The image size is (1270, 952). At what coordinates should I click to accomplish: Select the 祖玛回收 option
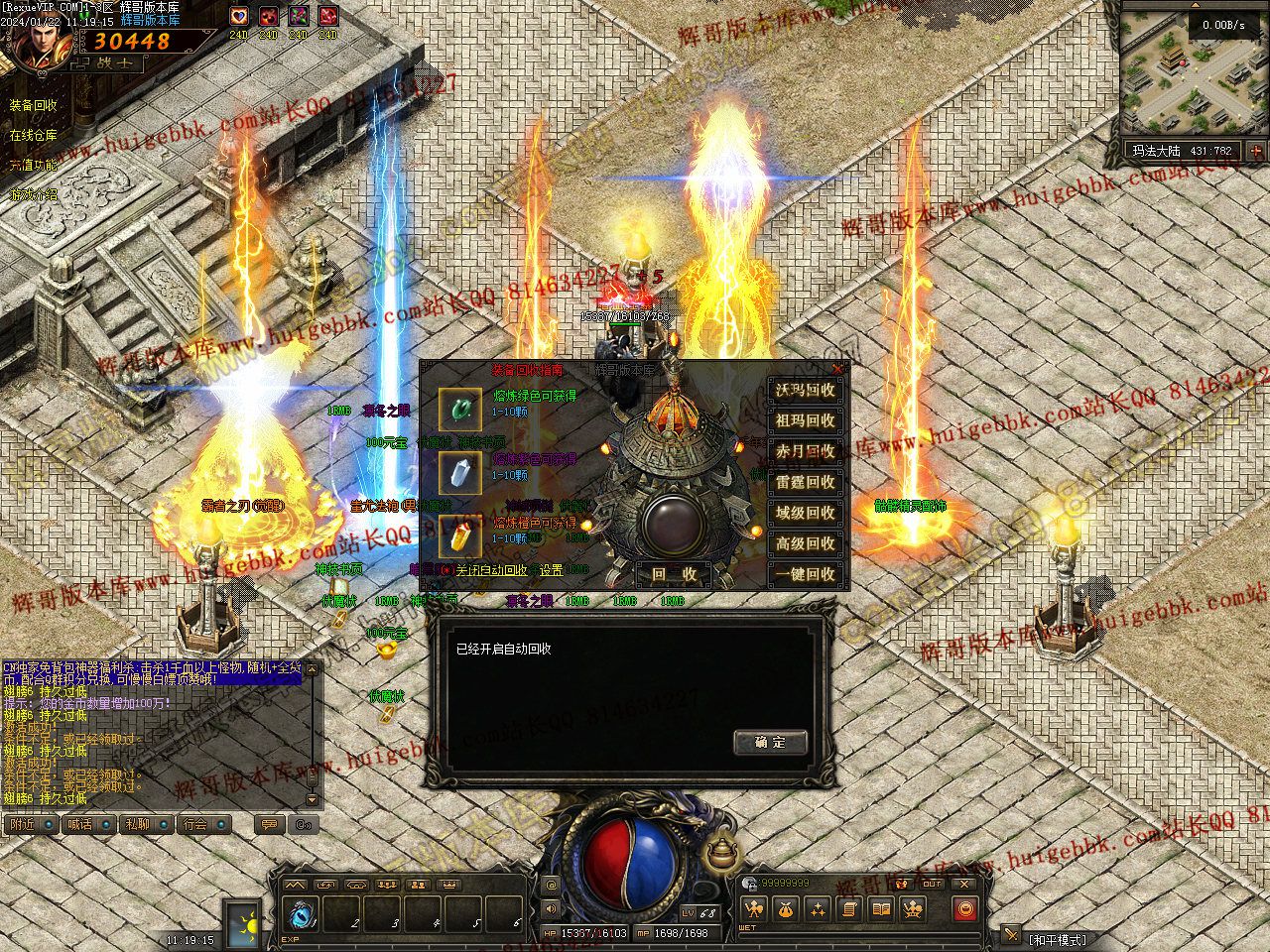coord(805,421)
